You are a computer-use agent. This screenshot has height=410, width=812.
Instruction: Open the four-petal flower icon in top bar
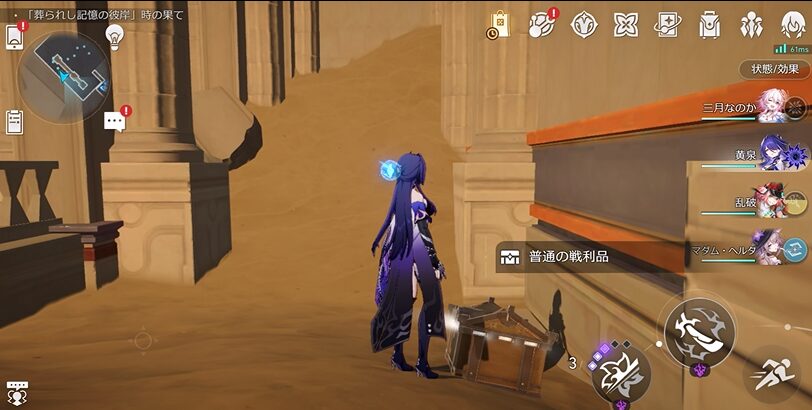626,25
